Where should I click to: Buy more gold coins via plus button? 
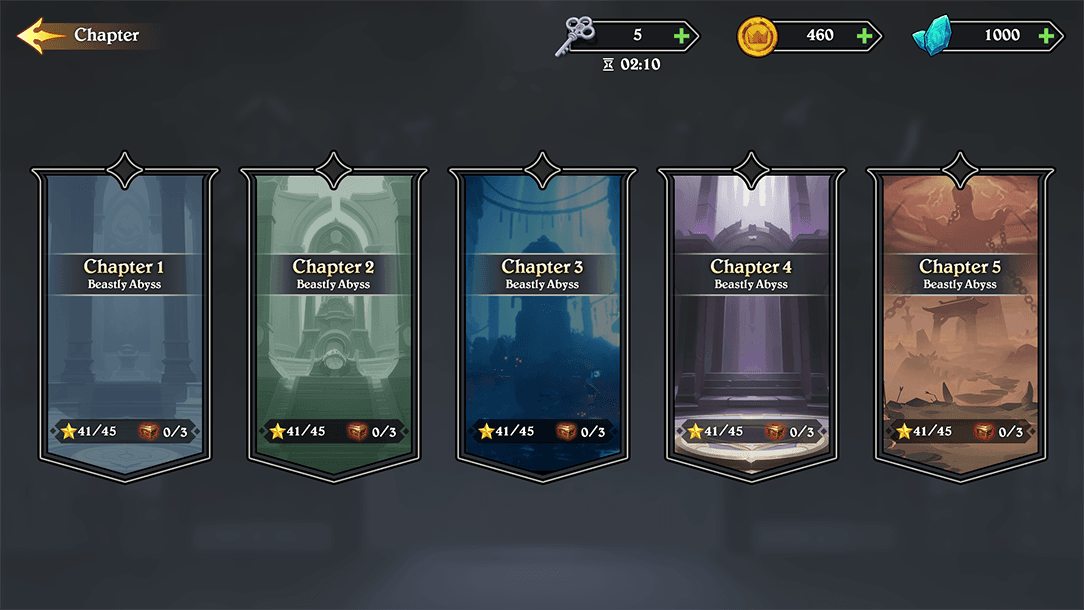point(865,36)
